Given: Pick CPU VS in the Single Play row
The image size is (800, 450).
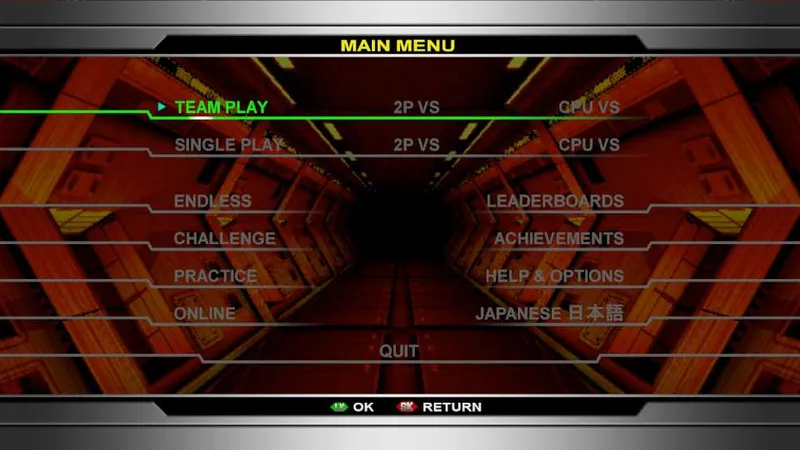Looking at the screenshot, I should tap(589, 145).
